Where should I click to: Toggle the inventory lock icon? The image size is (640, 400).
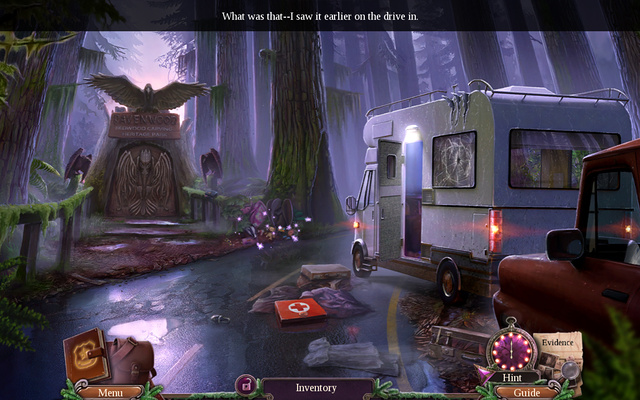pos(244,385)
